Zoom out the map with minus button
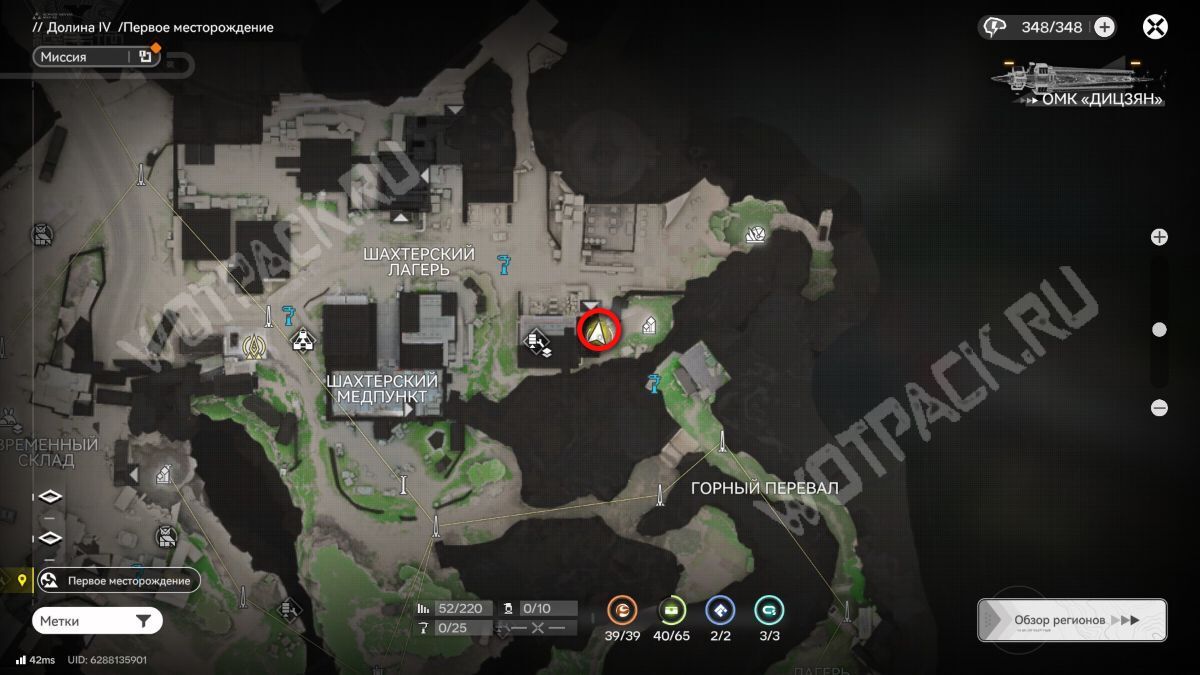 [1159, 408]
